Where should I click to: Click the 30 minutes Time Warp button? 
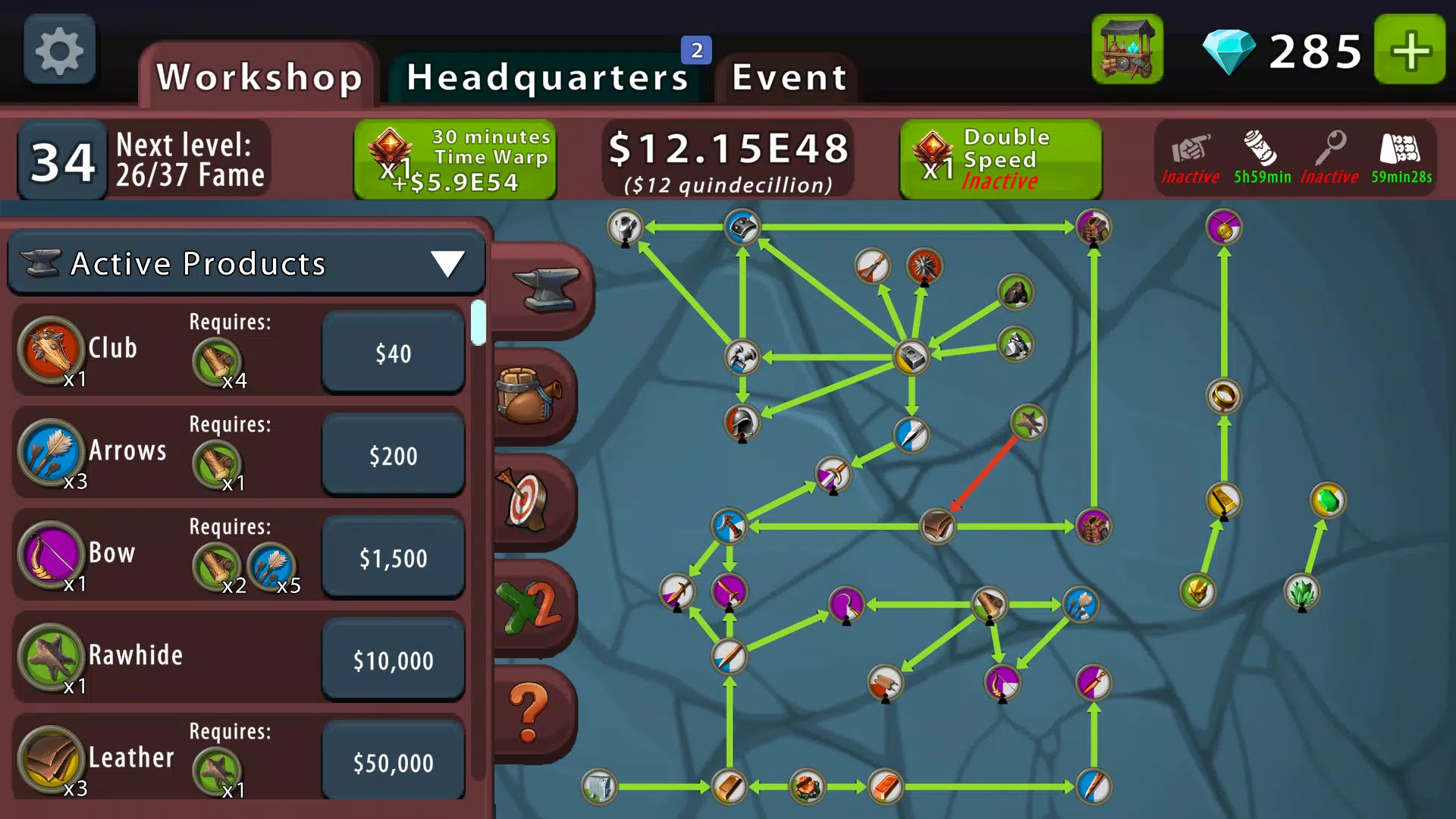456,158
